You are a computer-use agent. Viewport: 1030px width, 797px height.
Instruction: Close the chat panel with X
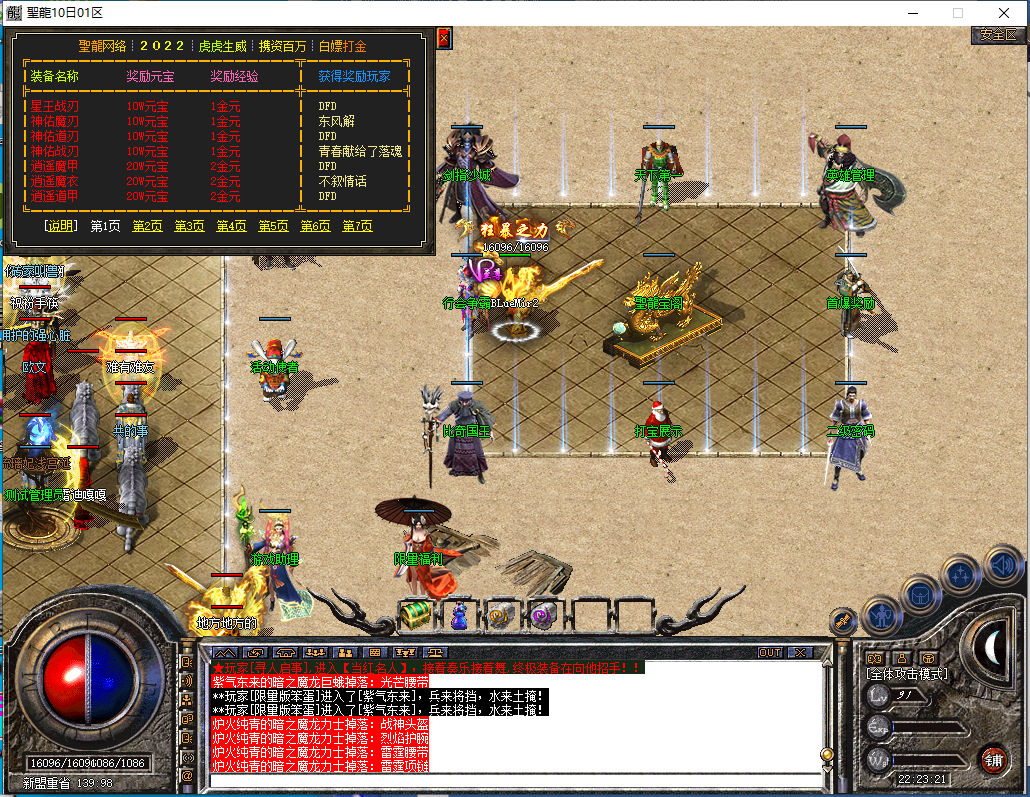[x=800, y=652]
